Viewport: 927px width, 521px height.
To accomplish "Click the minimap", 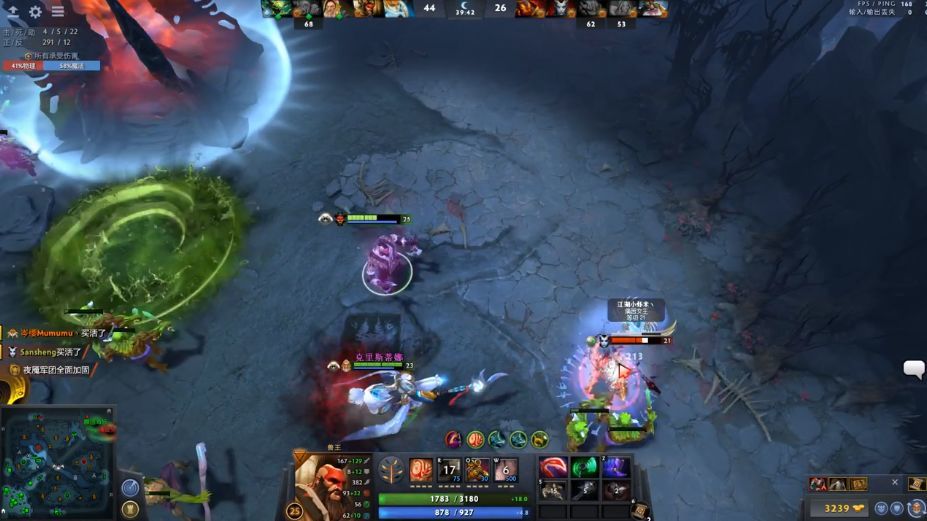I will 57,462.
